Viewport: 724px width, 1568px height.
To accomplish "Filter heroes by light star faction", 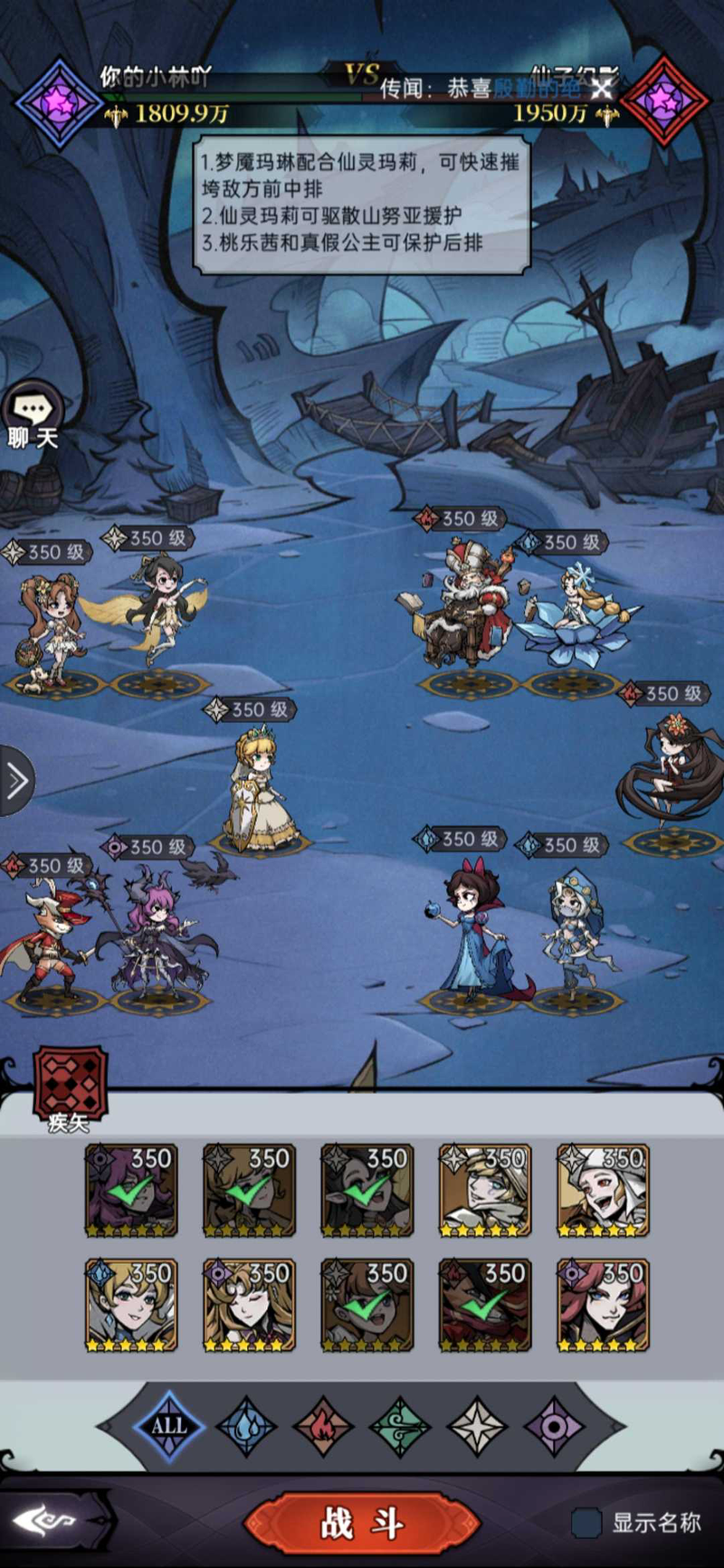I will pos(478,1427).
